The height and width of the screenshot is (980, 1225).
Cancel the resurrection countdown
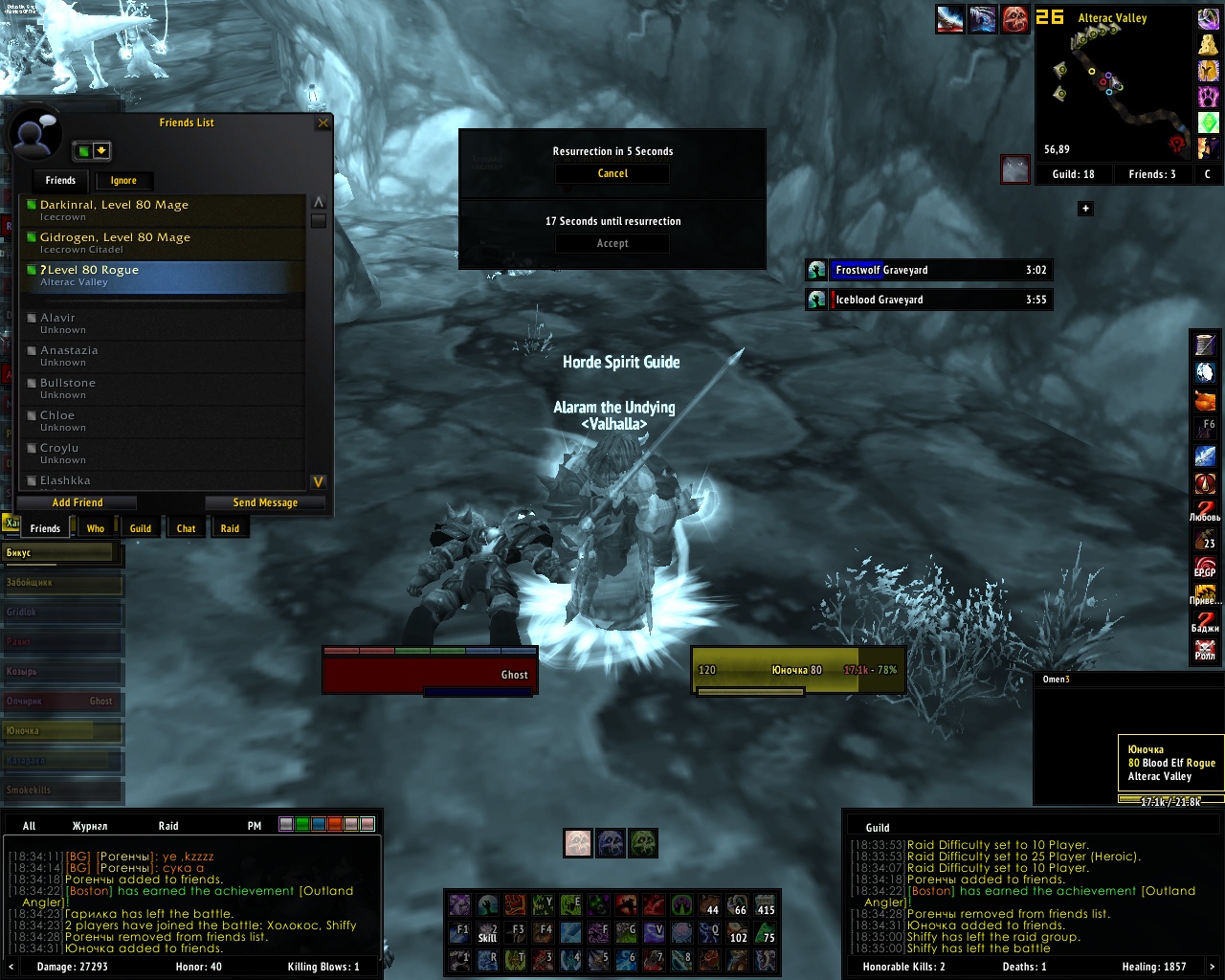[612, 173]
